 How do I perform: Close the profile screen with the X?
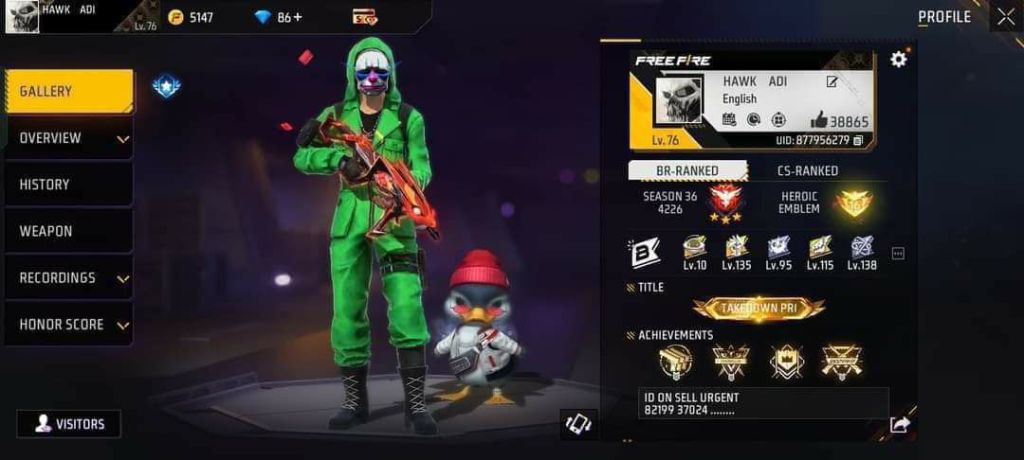[1005, 16]
